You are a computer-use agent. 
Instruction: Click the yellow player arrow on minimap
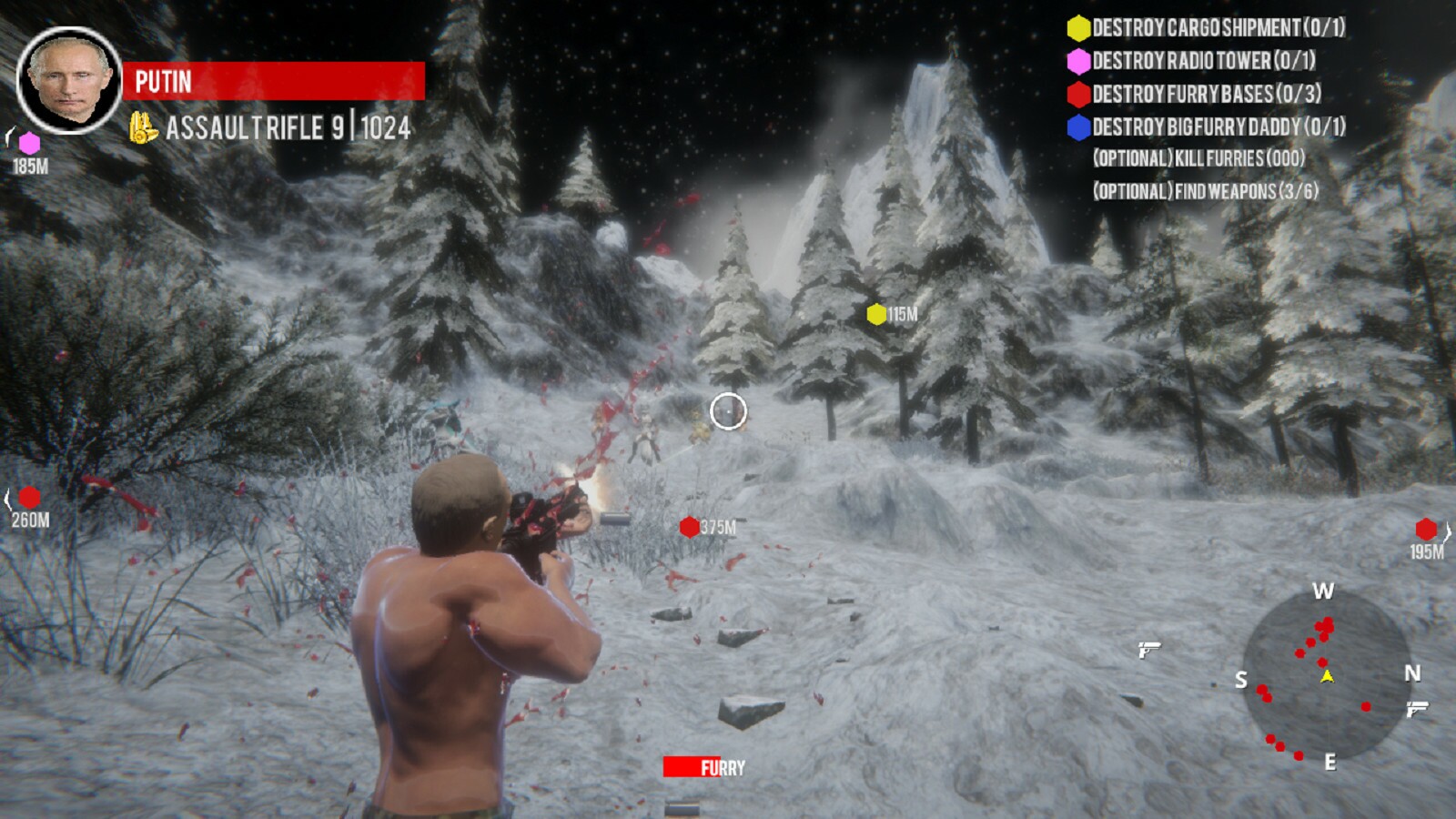(x=1326, y=677)
